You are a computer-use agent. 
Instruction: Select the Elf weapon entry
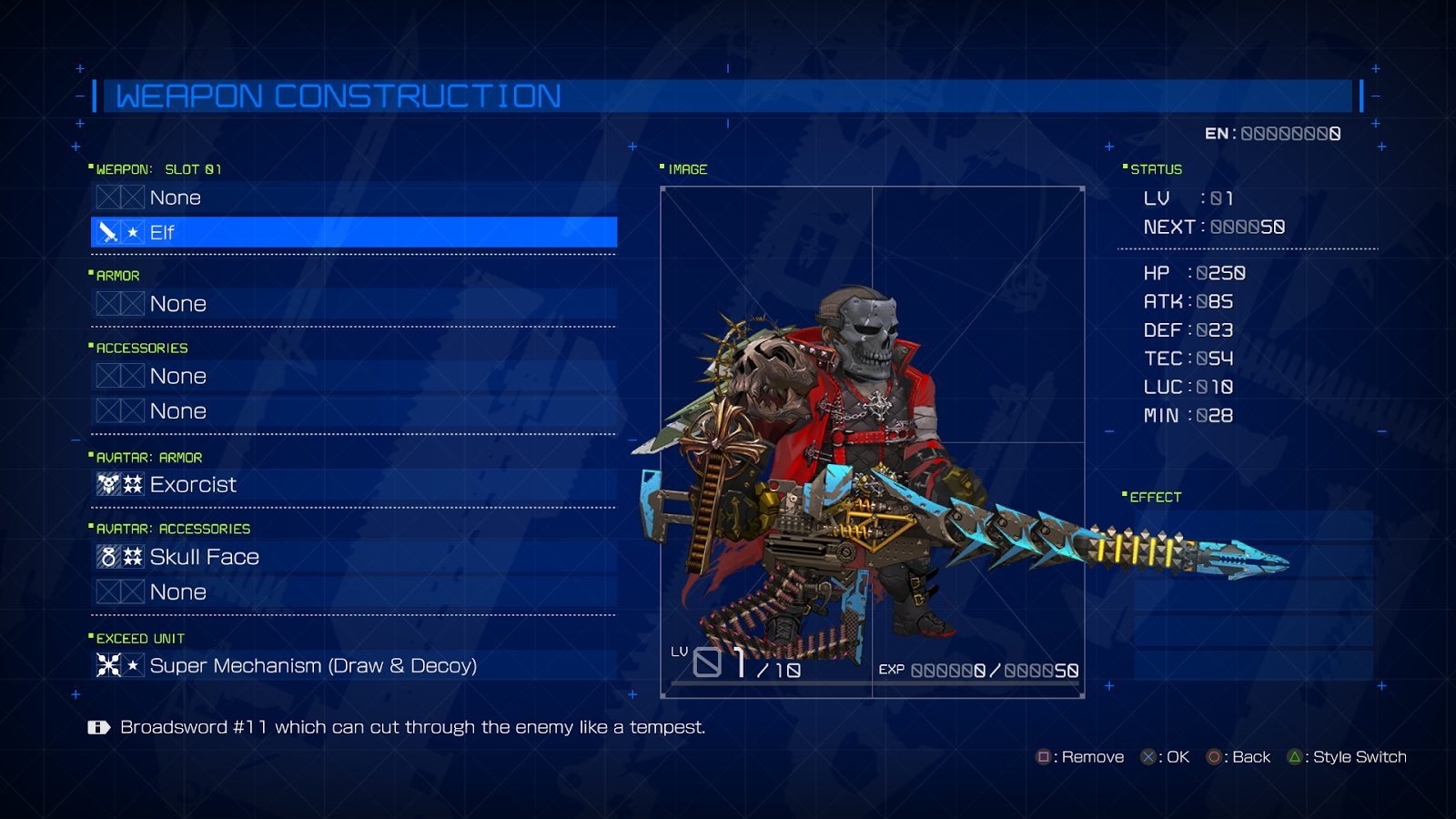pos(353,232)
